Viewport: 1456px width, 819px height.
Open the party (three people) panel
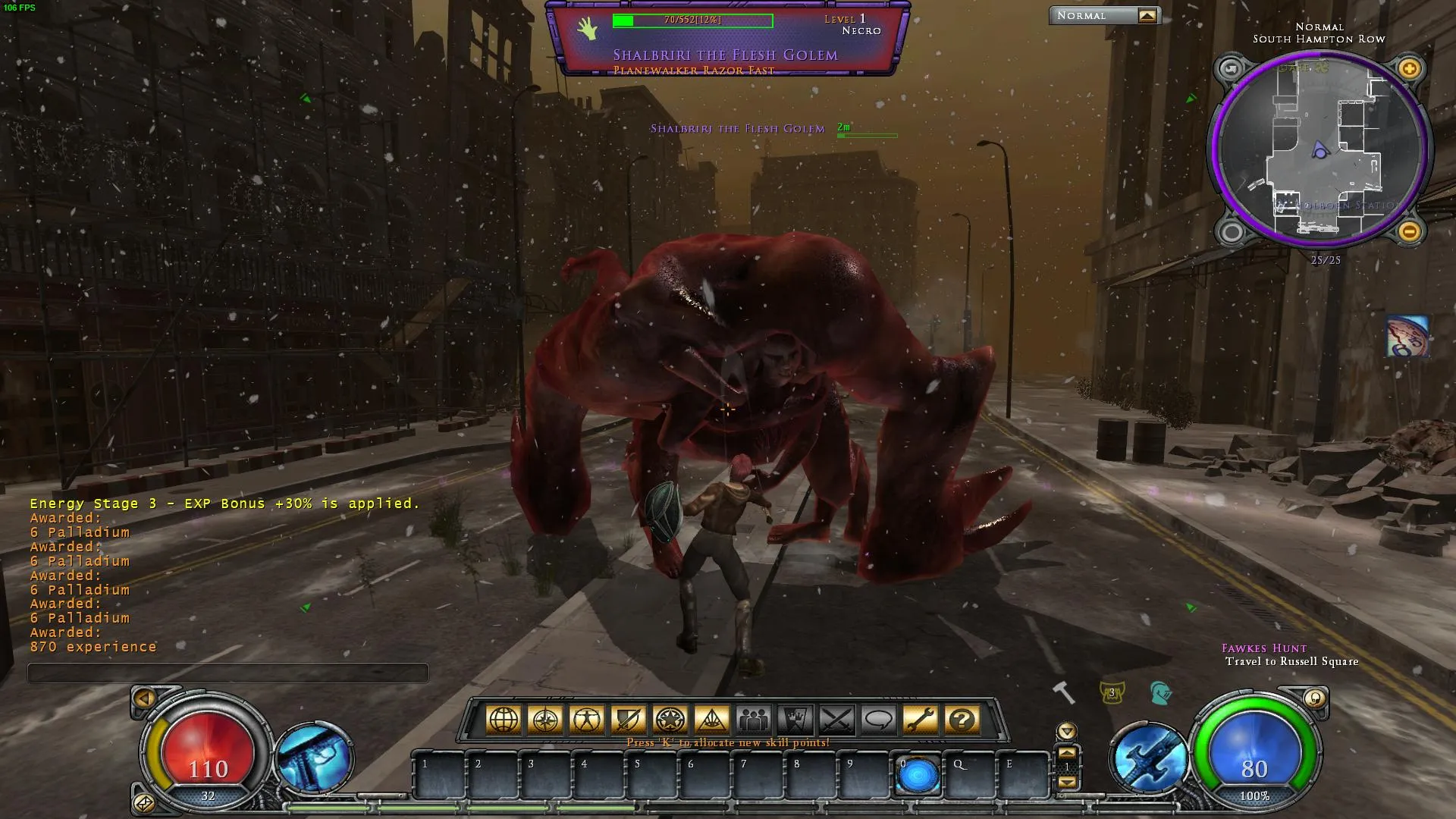[754, 720]
